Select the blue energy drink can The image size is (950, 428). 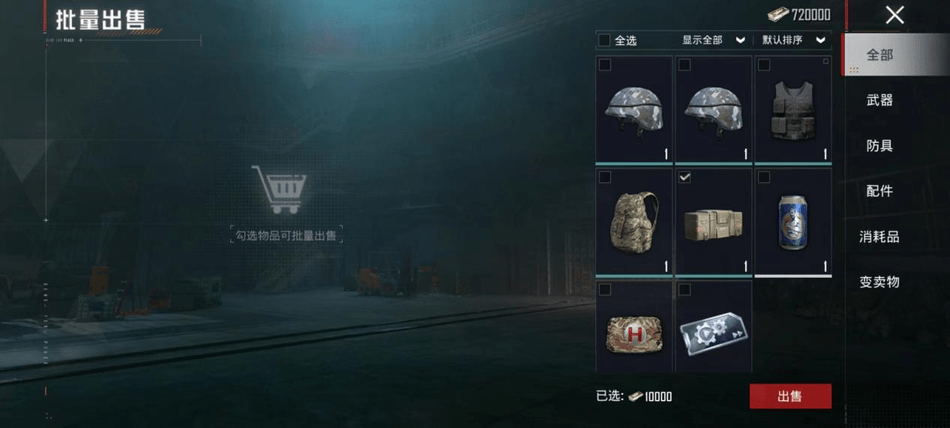(x=793, y=222)
